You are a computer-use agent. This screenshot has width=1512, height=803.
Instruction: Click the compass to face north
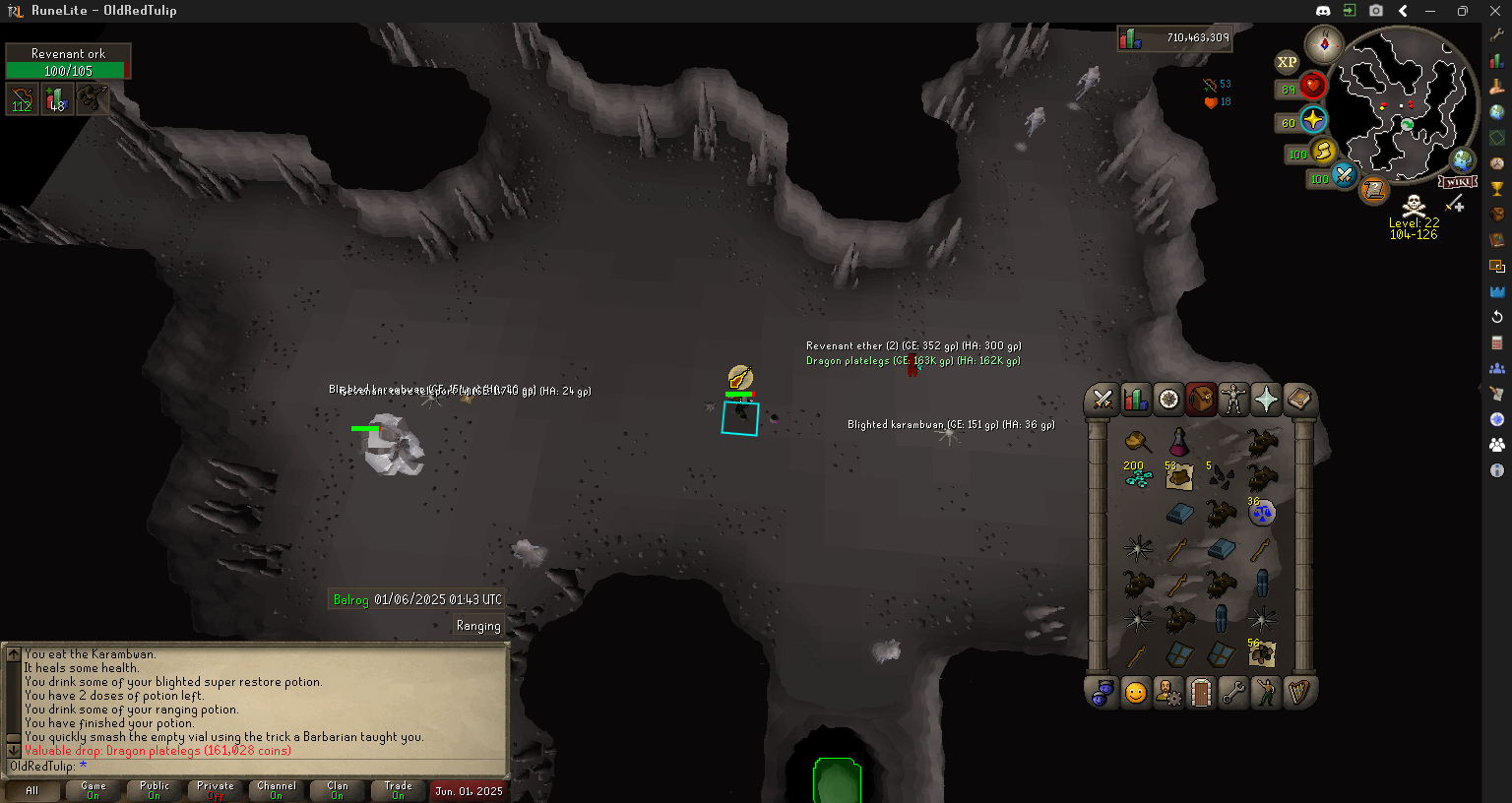click(x=1324, y=44)
